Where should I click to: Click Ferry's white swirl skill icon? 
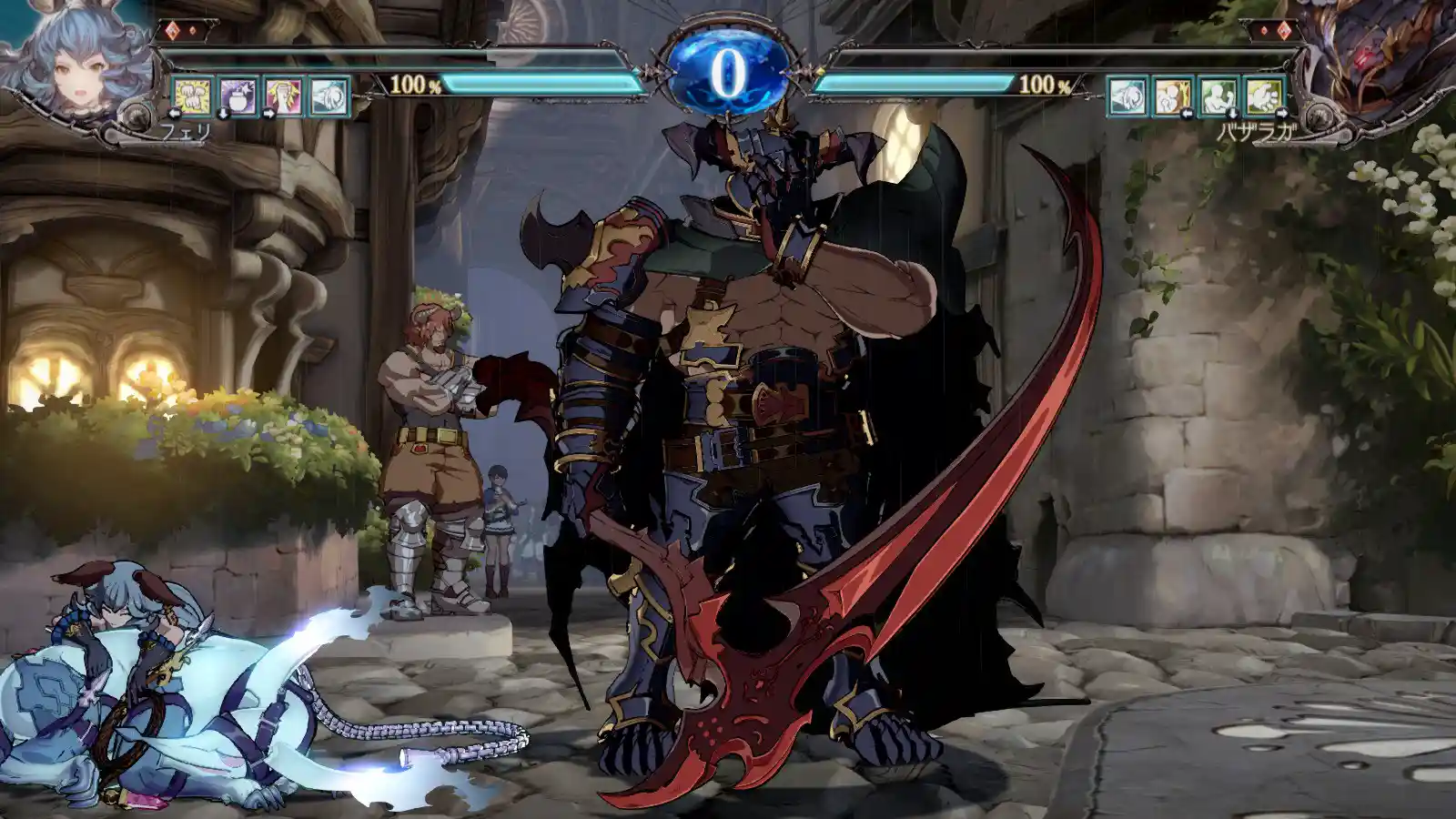[329, 96]
